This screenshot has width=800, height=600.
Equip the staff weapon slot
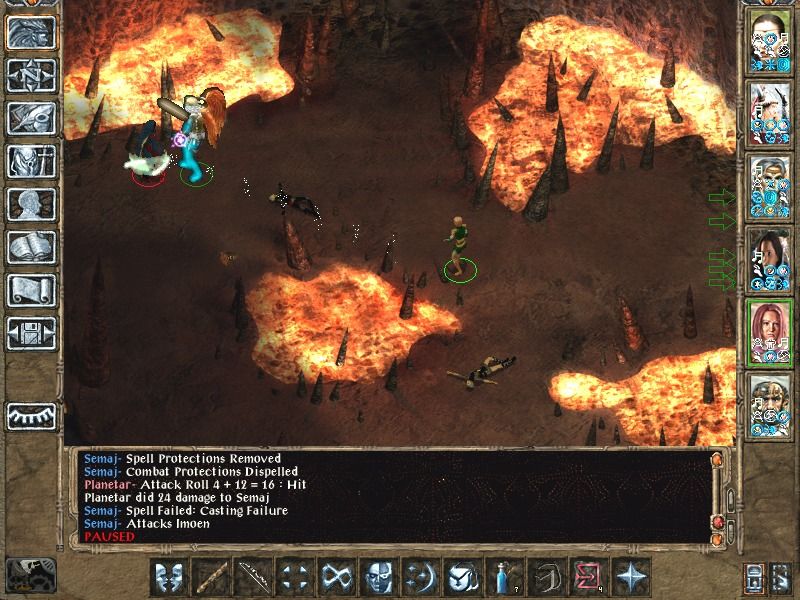(x=212, y=577)
